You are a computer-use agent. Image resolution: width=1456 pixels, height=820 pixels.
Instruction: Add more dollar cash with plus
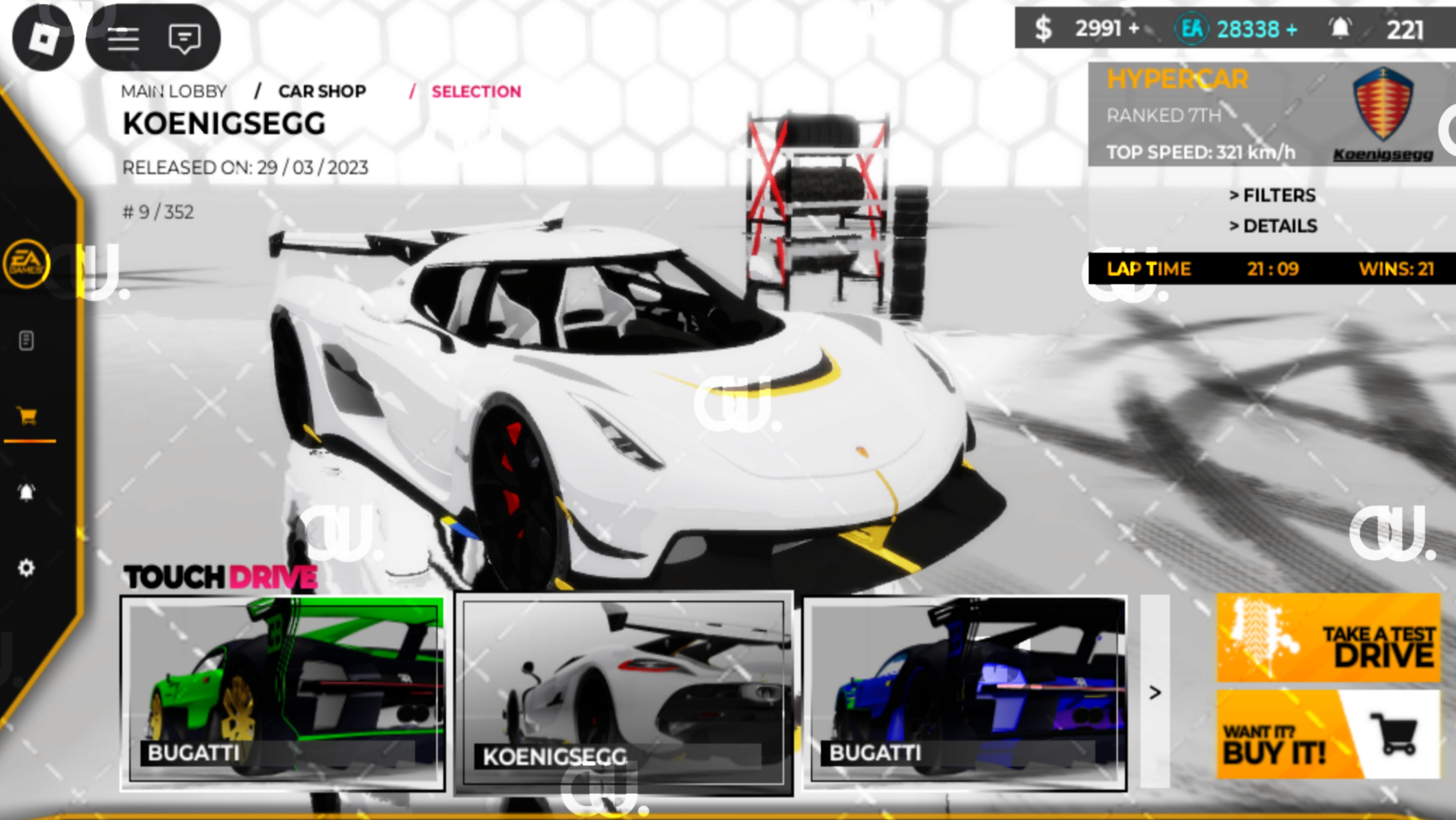[1133, 28]
